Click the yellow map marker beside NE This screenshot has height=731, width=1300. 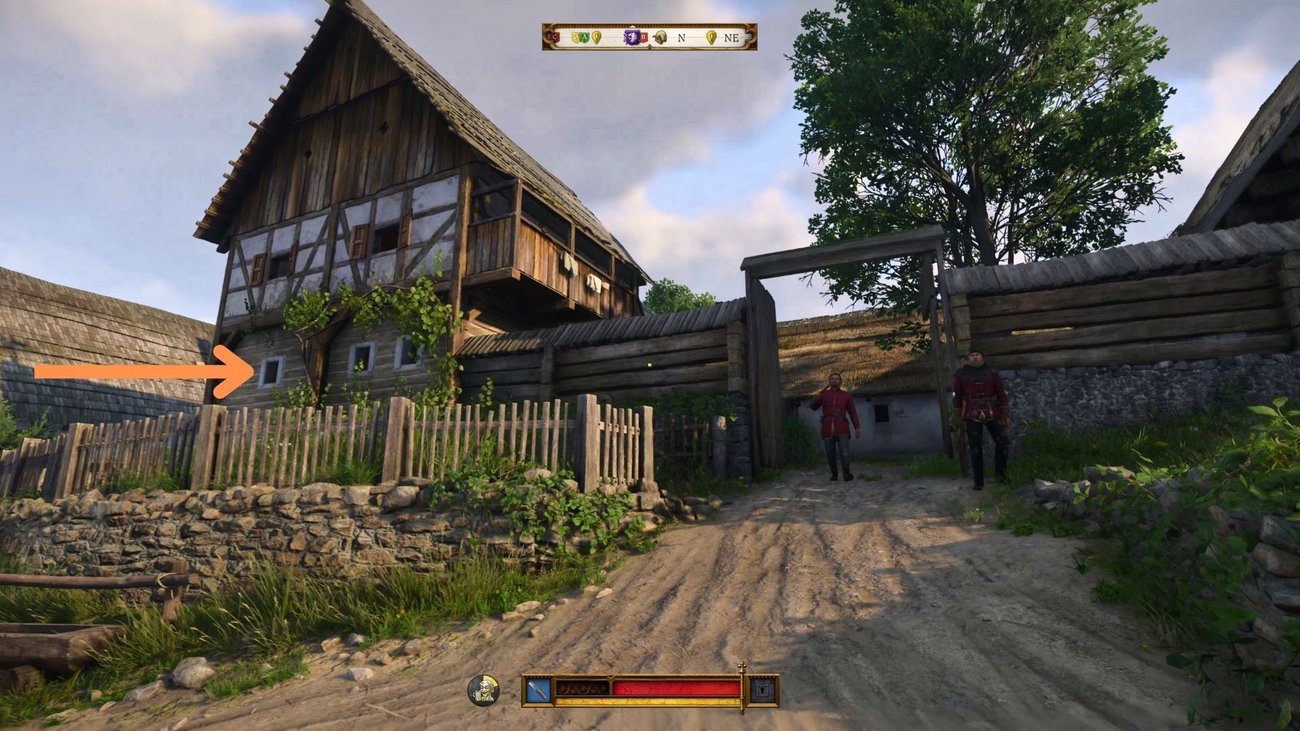710,37
